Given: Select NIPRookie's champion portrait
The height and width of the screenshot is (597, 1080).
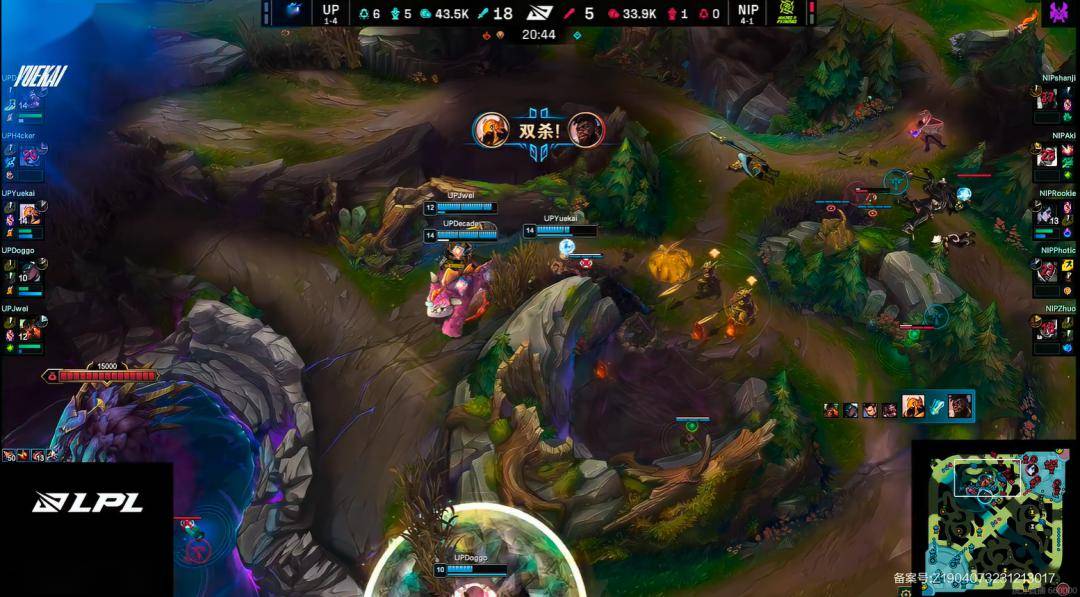Looking at the screenshot, I should point(1048,214).
